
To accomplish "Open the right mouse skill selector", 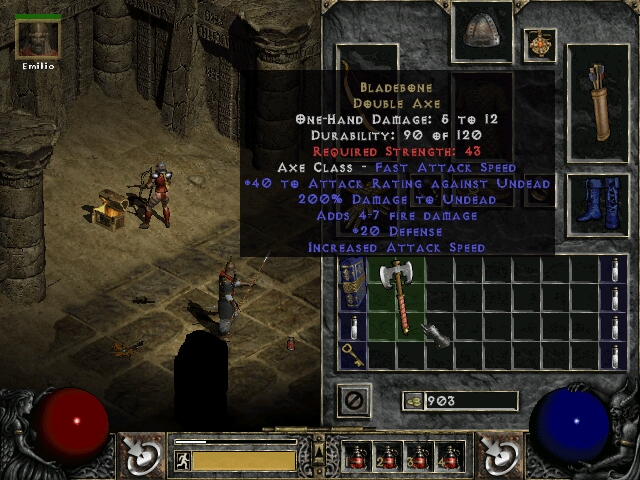I will coord(497,455).
